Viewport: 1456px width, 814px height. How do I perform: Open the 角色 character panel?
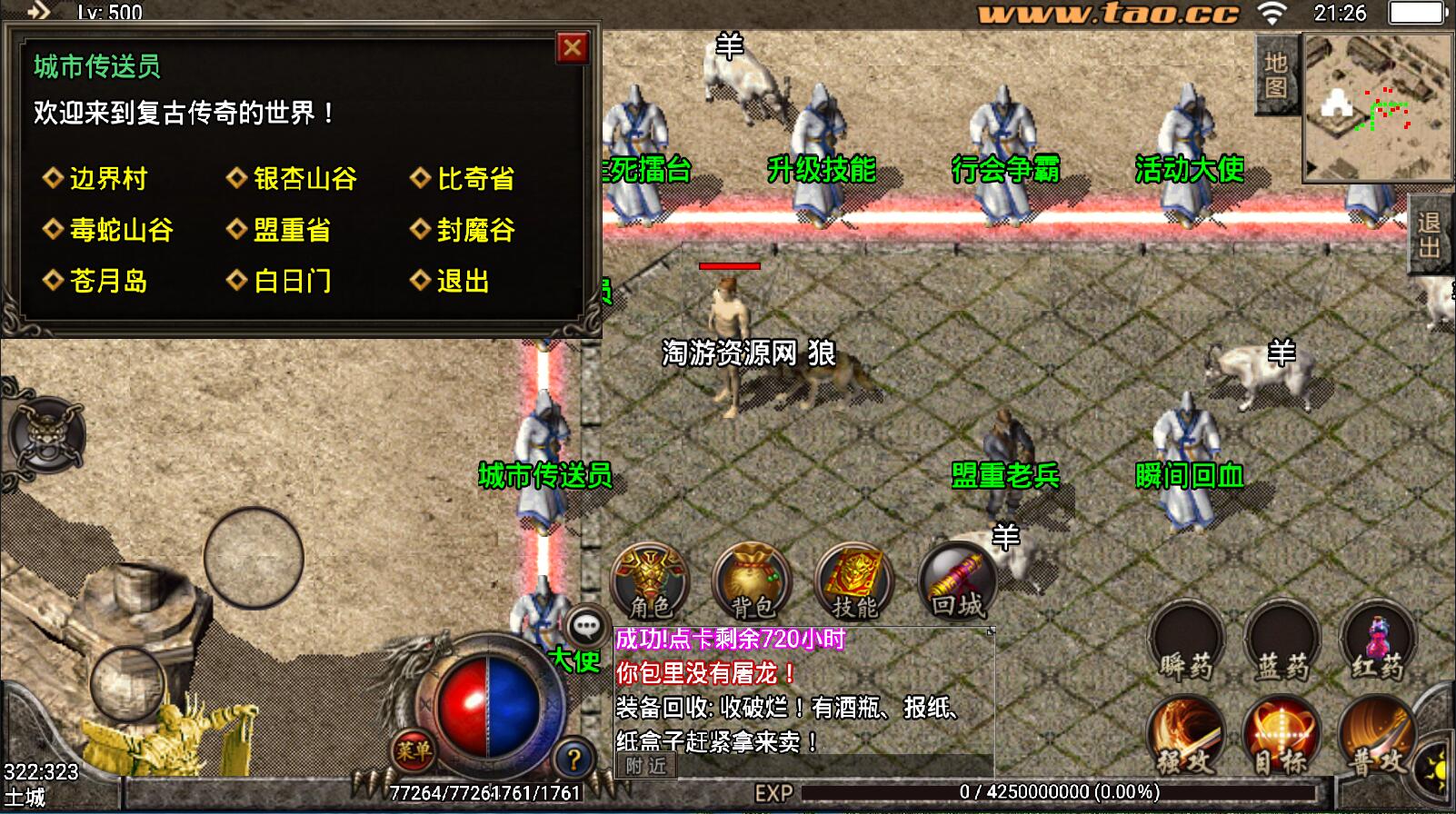651,581
